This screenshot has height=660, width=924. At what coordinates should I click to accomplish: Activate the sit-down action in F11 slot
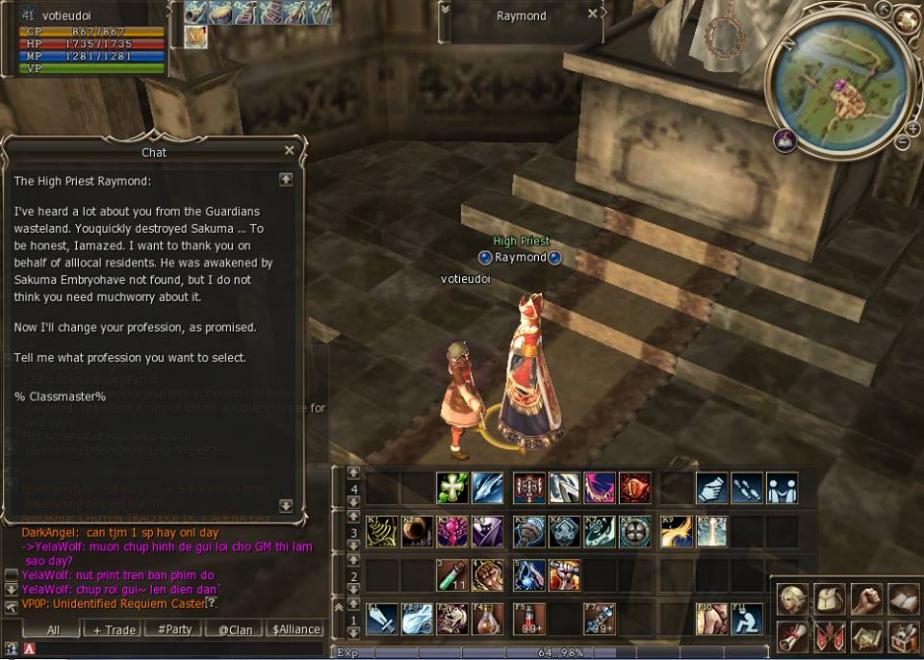[746, 619]
